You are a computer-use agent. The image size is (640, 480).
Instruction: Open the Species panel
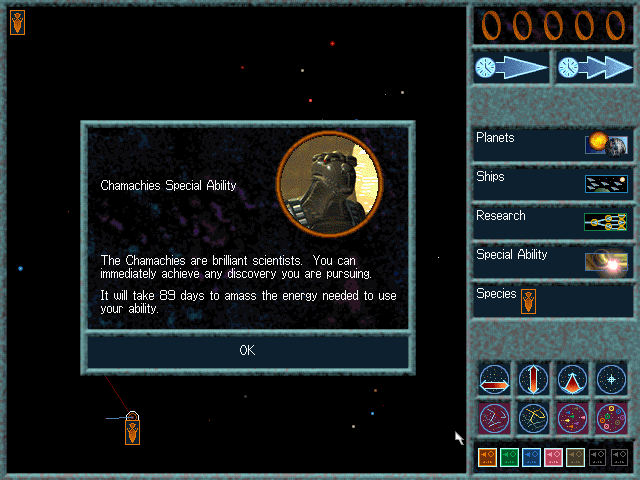(x=553, y=300)
